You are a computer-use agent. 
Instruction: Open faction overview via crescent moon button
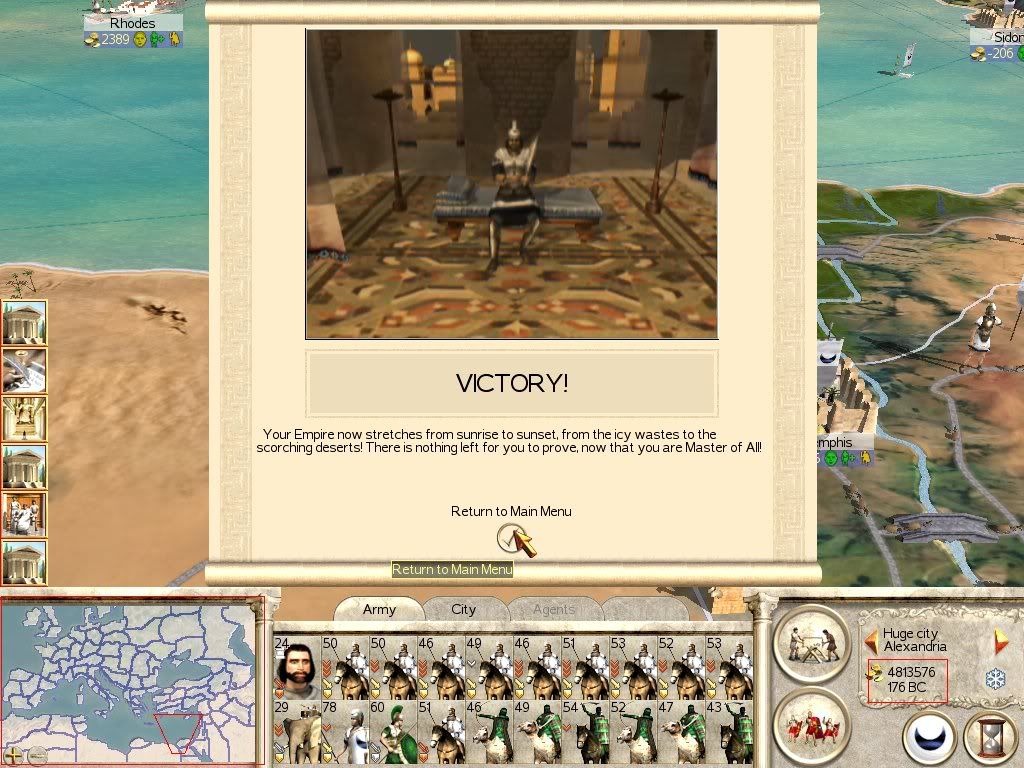[x=929, y=738]
